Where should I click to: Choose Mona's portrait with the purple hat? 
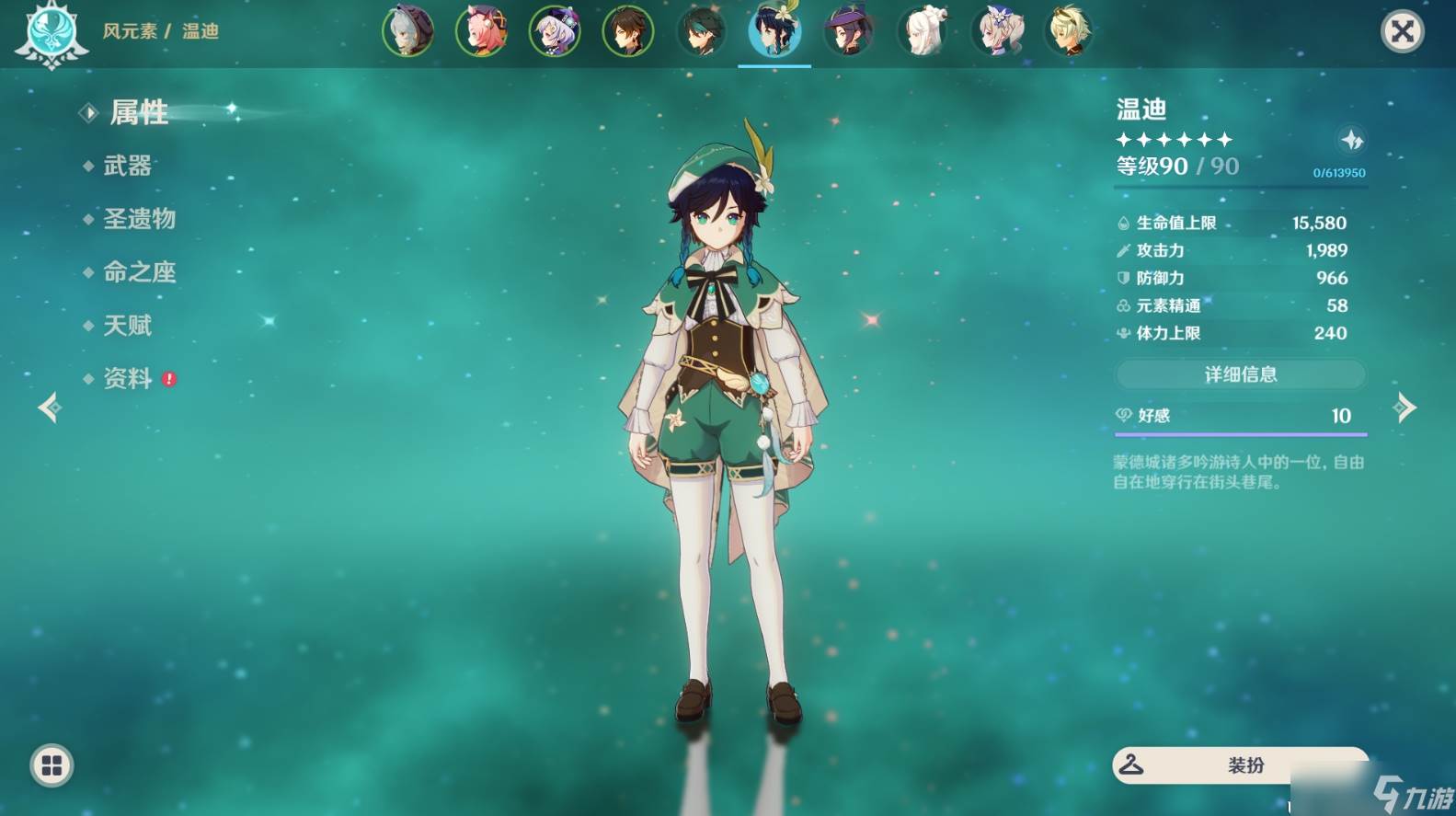[x=848, y=31]
